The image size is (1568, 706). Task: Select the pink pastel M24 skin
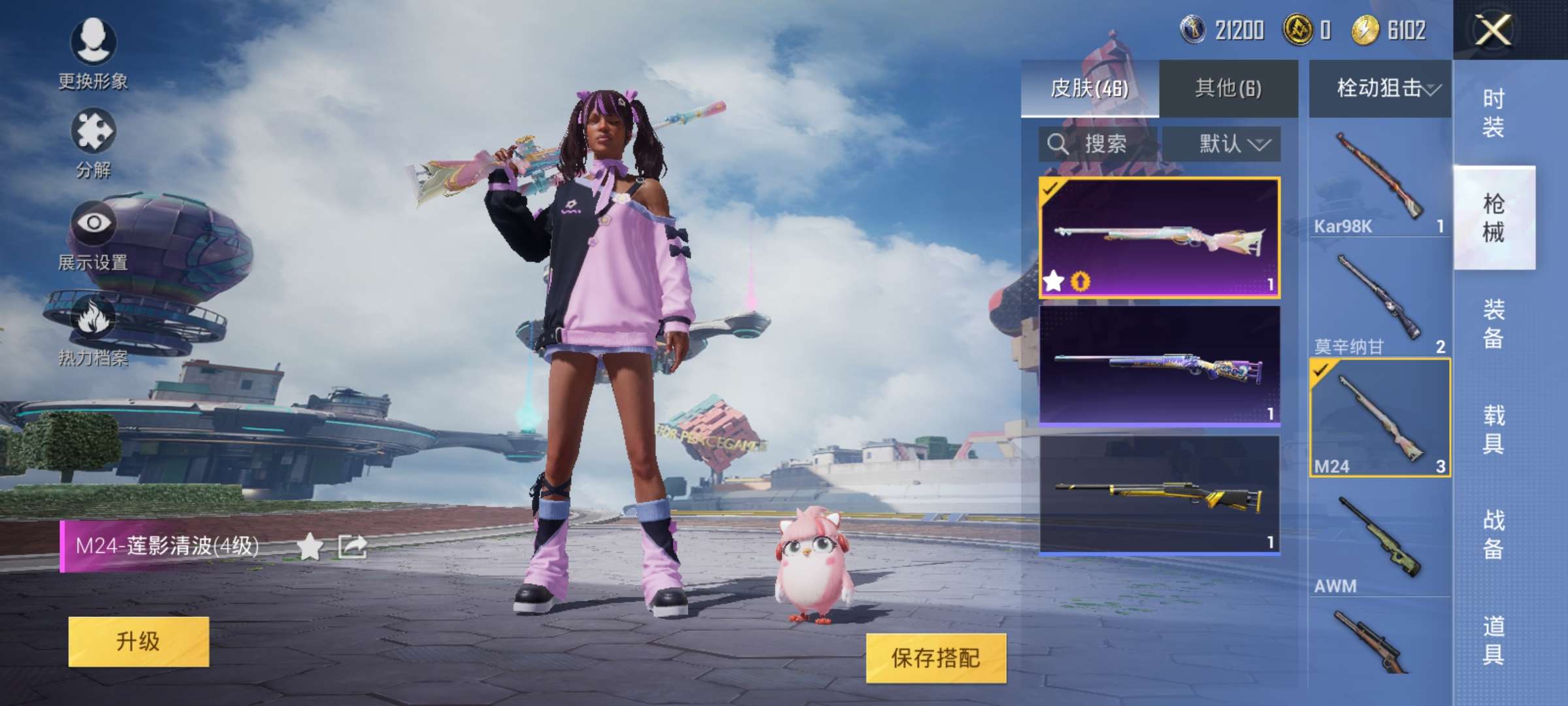point(1159,237)
